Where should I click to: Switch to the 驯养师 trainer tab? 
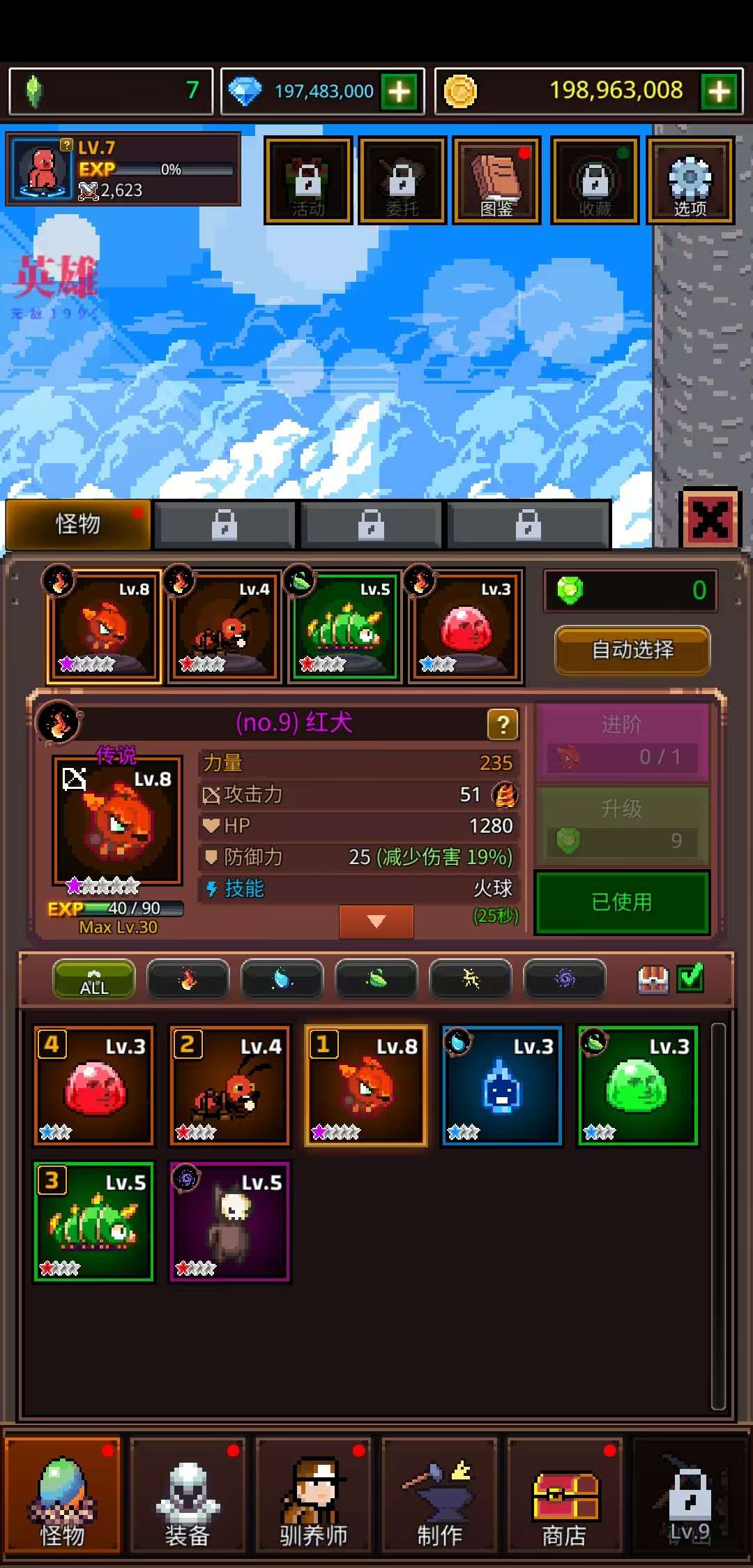click(313, 1494)
